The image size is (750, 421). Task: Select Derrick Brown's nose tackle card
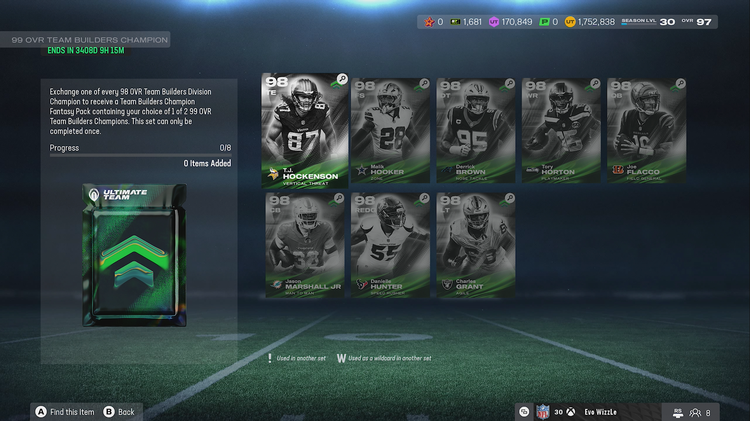tap(474, 130)
